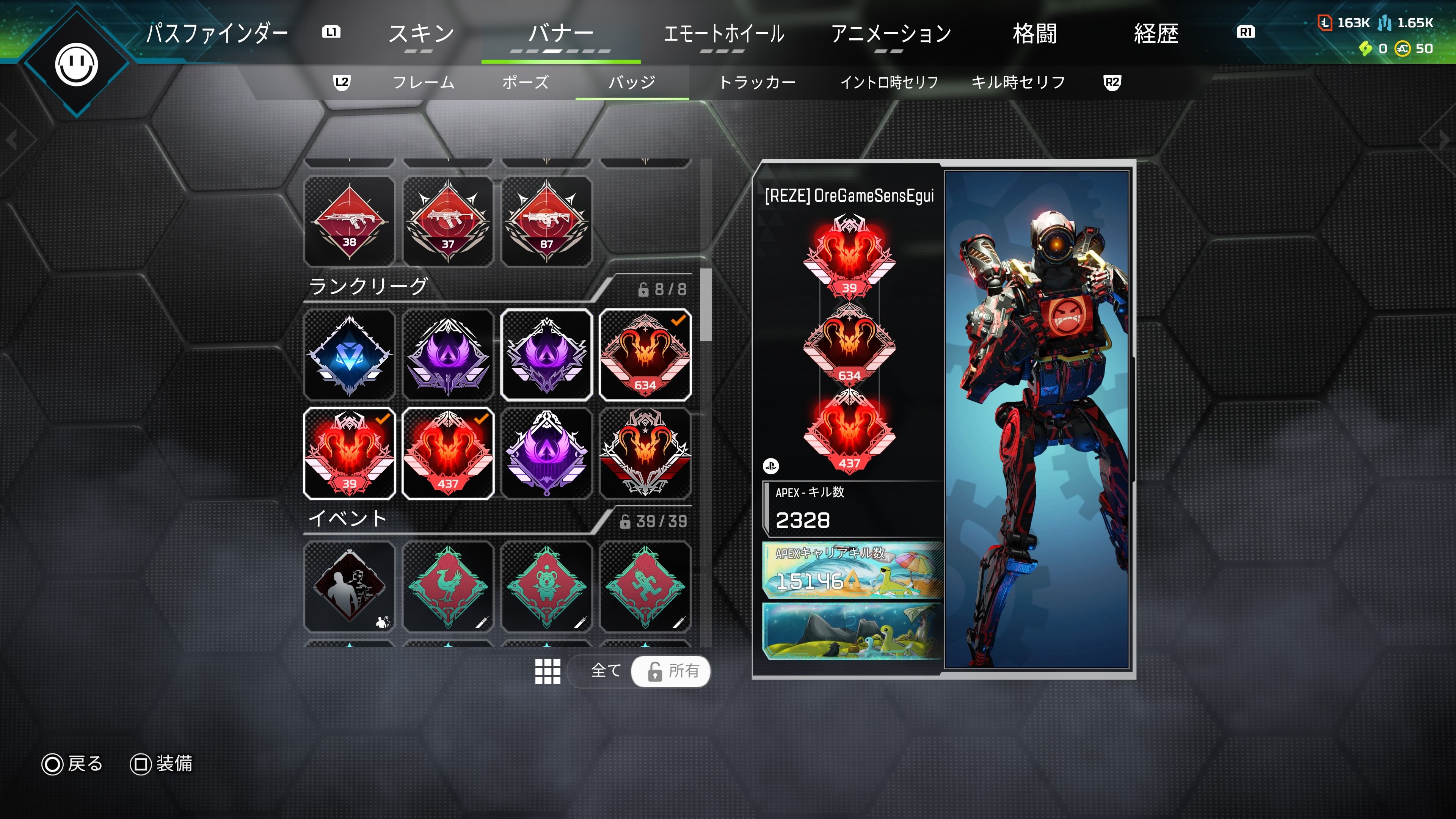Switch to the フレーム sub-tab
Screen dimensions: 1456x819
click(x=424, y=83)
